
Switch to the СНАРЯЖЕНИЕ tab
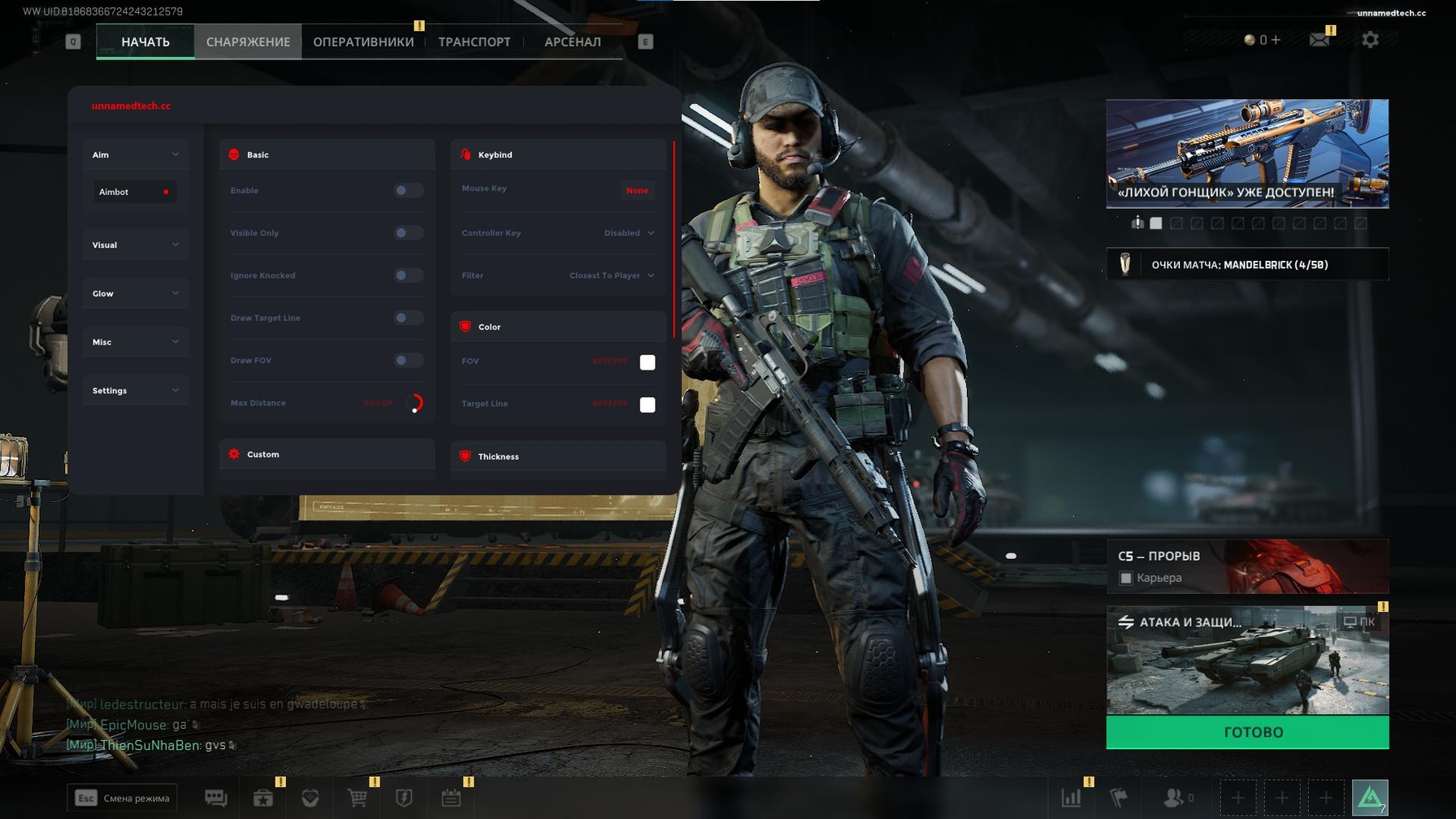coord(249,41)
